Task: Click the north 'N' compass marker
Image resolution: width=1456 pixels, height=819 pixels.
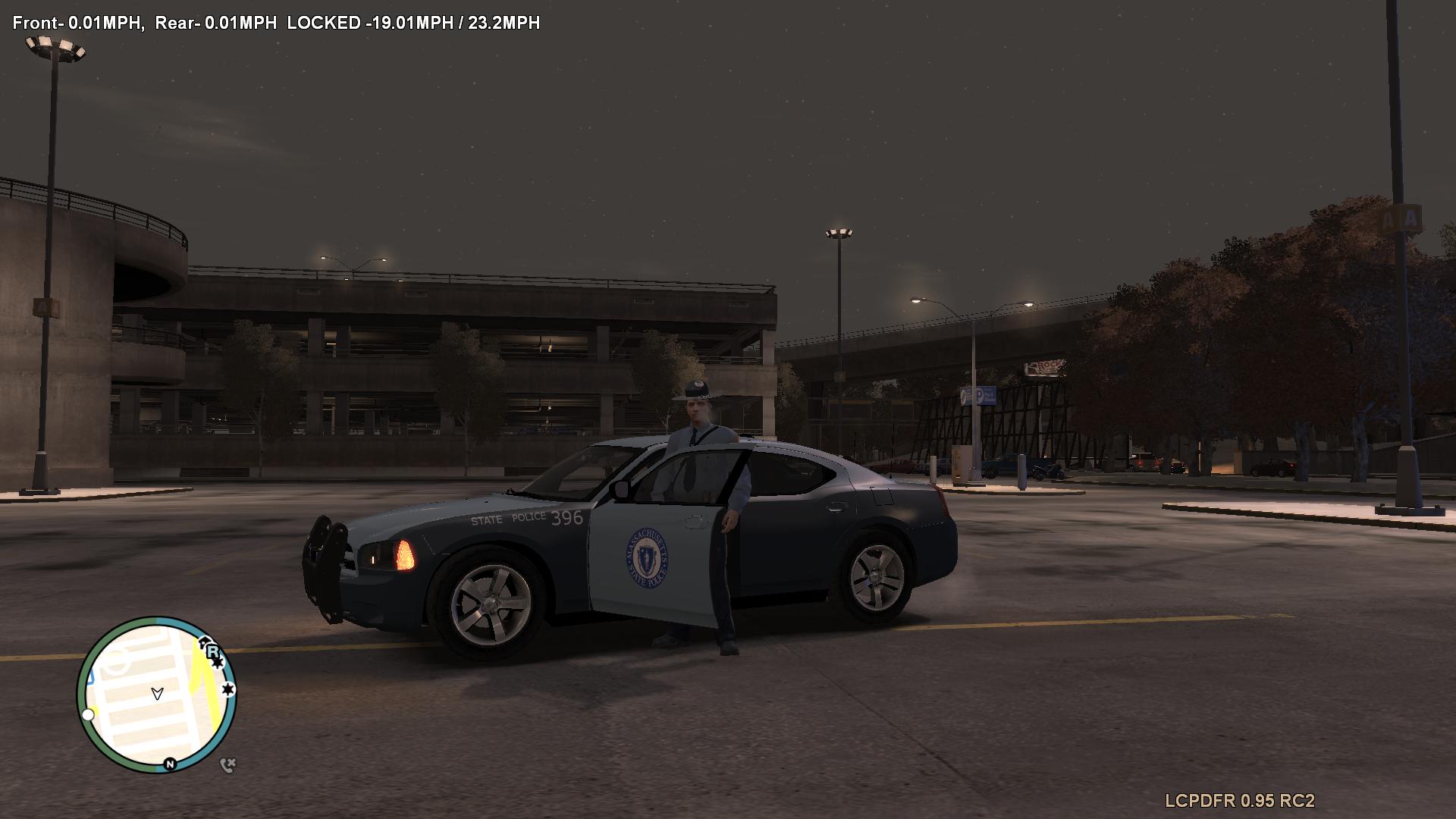Action: (x=170, y=764)
